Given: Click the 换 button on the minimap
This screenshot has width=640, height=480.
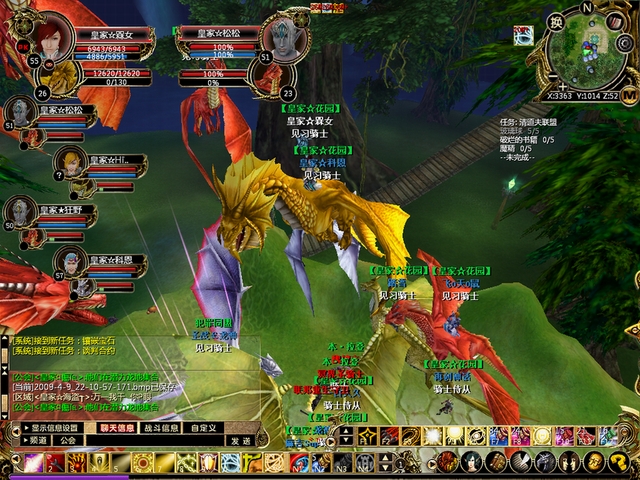Looking at the screenshot, I should pos(556,22).
